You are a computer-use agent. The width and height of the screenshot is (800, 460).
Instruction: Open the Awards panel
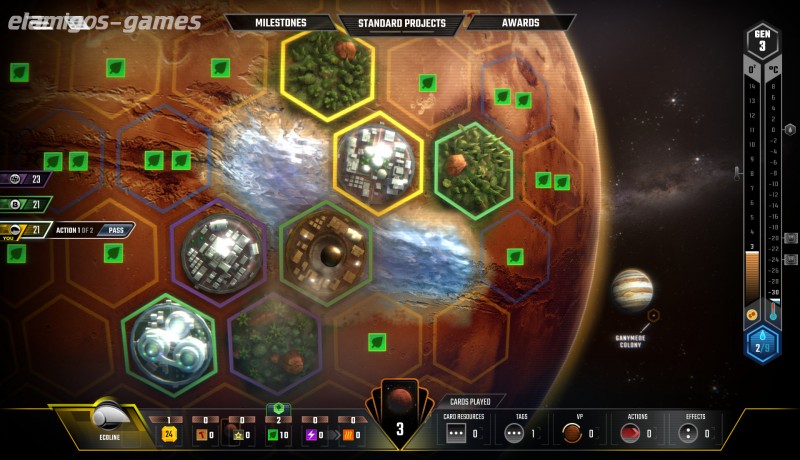pos(521,22)
